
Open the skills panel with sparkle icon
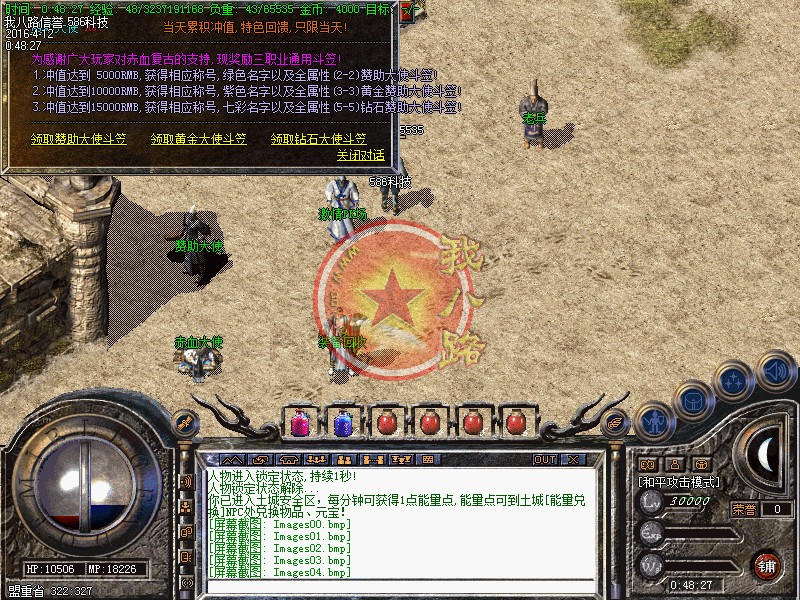[734, 381]
